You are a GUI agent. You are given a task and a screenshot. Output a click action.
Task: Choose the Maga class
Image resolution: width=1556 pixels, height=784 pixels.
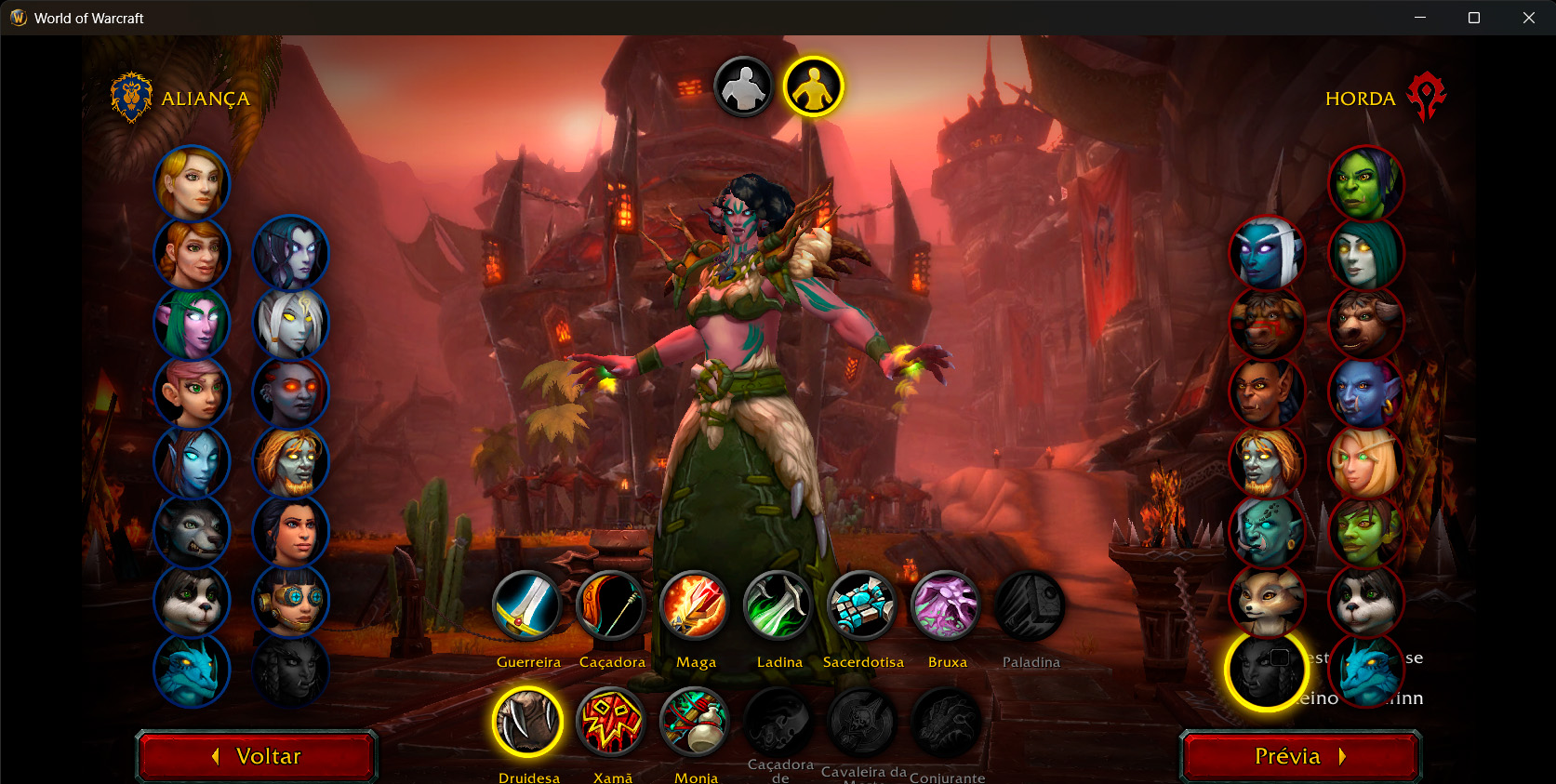[x=695, y=606]
